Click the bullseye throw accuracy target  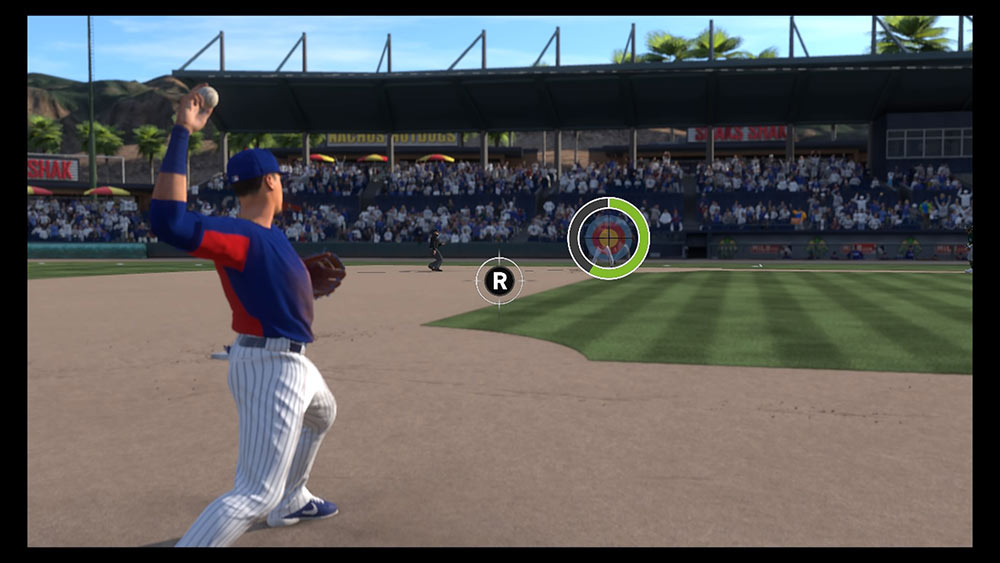(x=608, y=238)
